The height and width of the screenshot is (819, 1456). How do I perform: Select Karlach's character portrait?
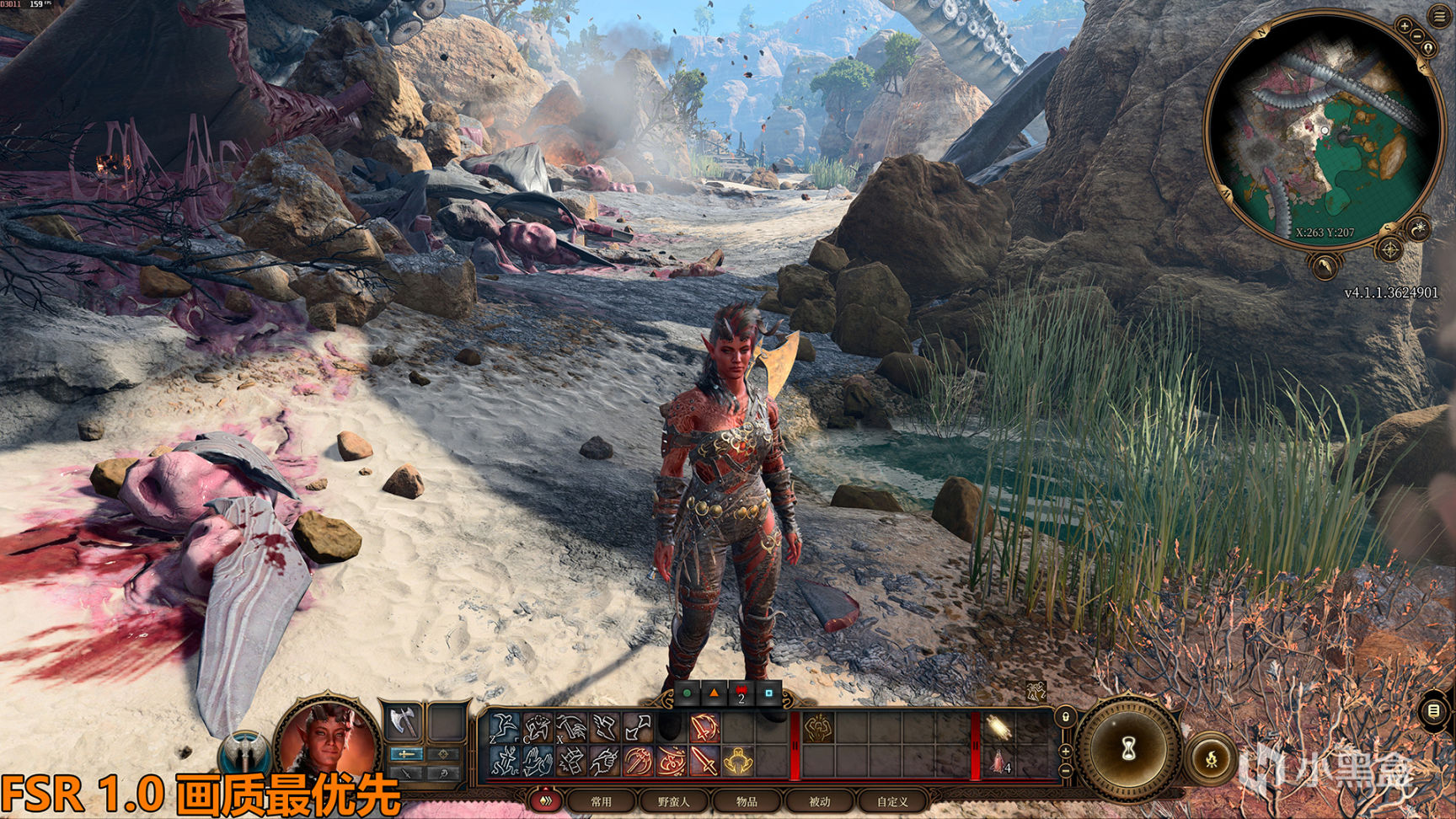[x=327, y=740]
